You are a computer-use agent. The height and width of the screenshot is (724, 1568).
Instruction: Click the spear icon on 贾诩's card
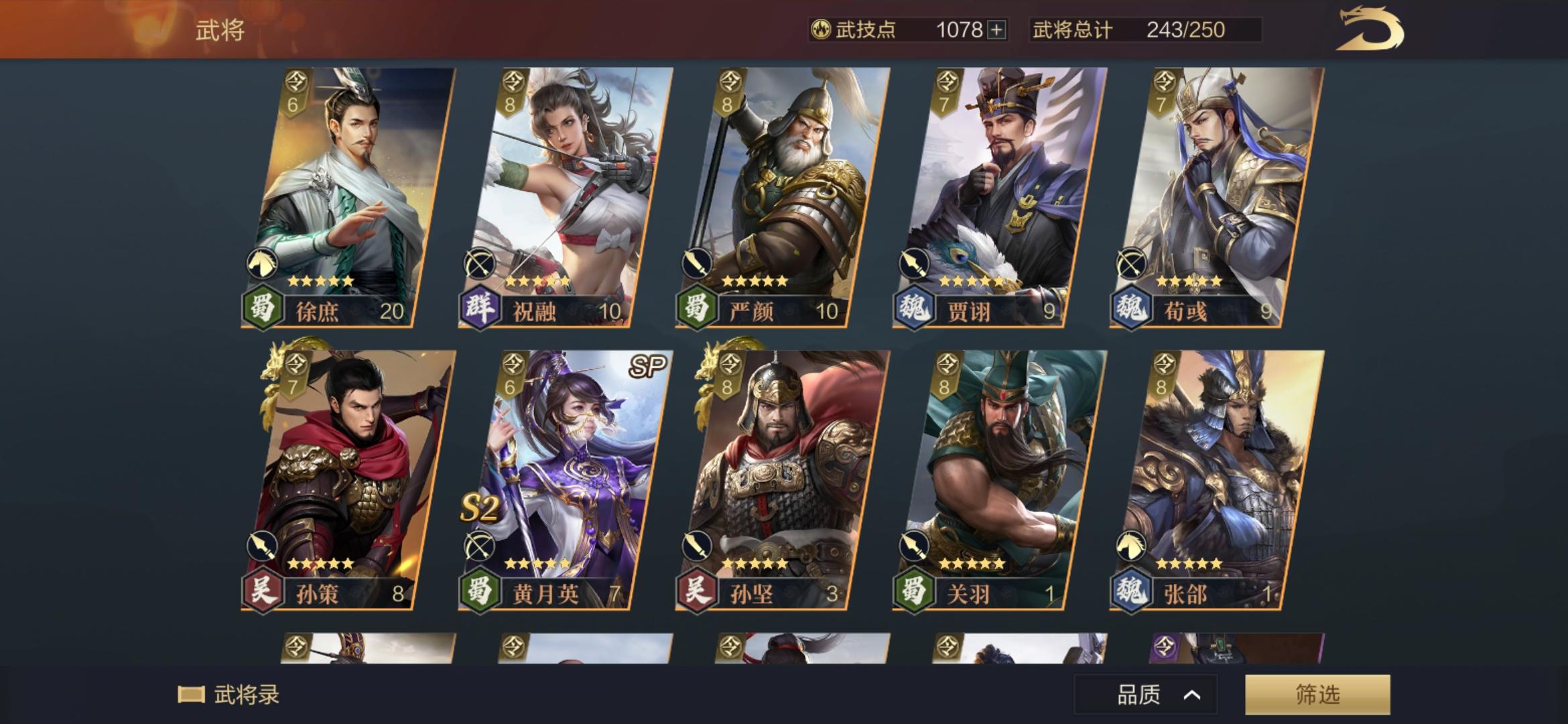[915, 262]
